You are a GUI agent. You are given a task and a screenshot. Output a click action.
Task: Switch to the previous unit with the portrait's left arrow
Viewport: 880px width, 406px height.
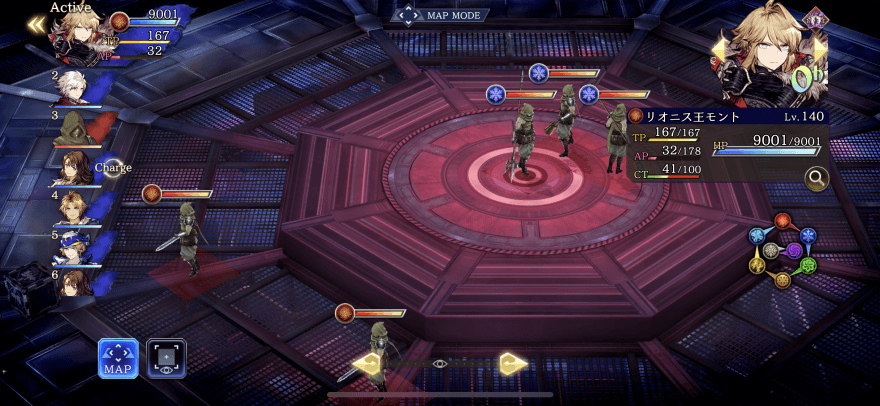click(717, 49)
